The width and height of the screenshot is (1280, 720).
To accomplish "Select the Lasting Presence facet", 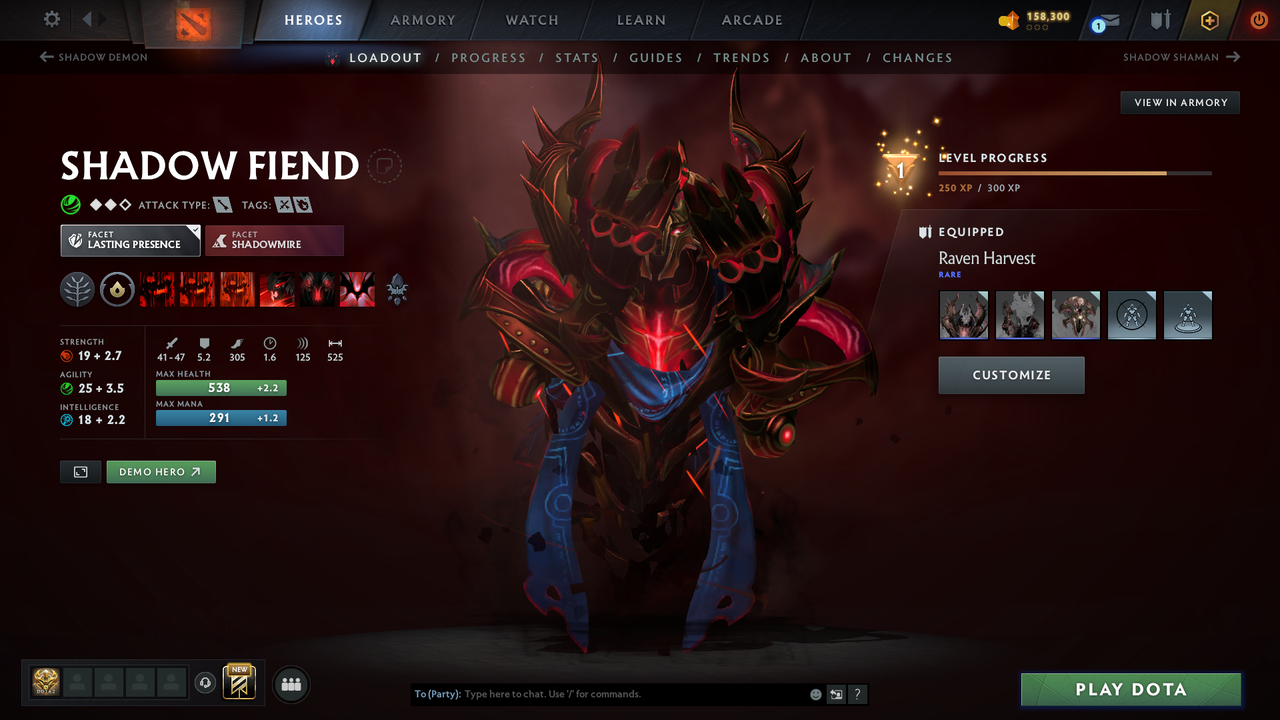I will [130, 240].
